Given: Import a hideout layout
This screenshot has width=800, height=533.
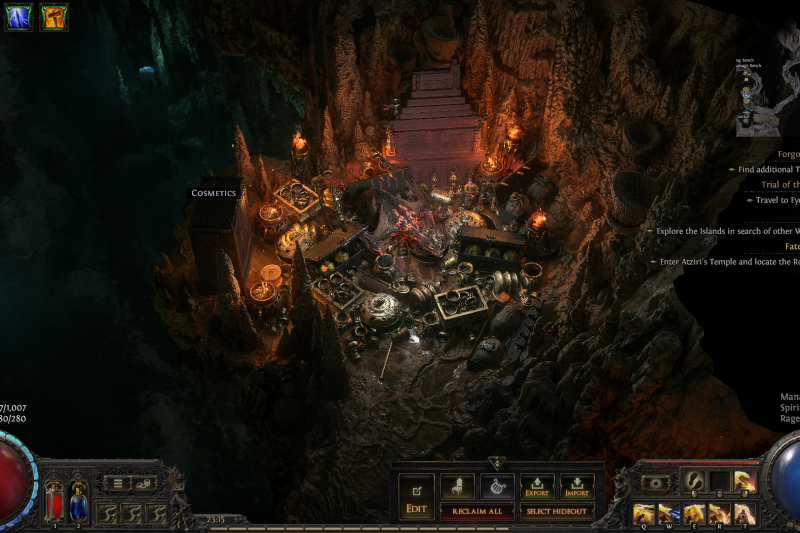Looking at the screenshot, I should [577, 486].
